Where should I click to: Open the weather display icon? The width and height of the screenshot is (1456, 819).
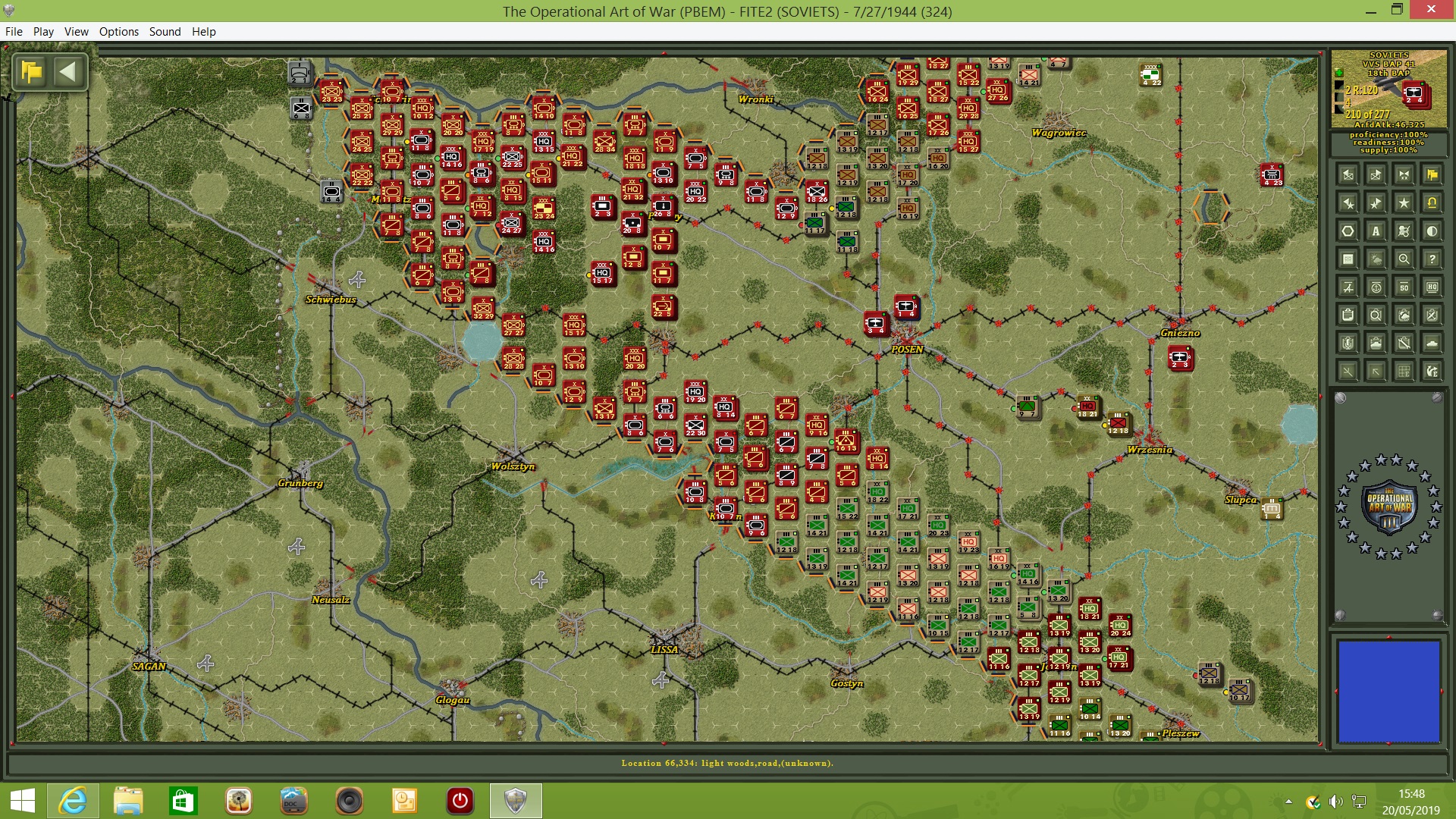(x=1376, y=259)
